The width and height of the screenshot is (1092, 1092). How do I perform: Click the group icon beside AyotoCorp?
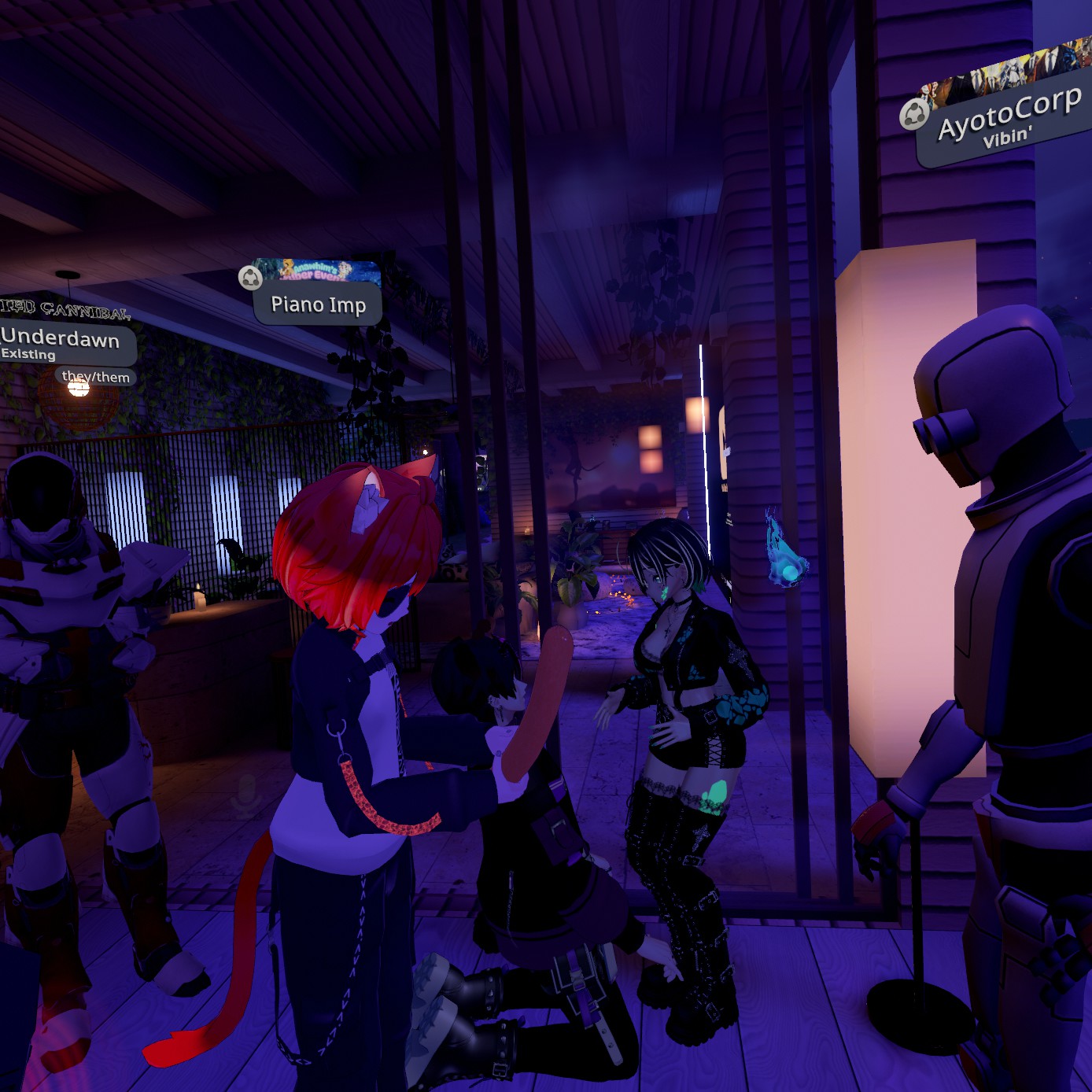(x=913, y=115)
